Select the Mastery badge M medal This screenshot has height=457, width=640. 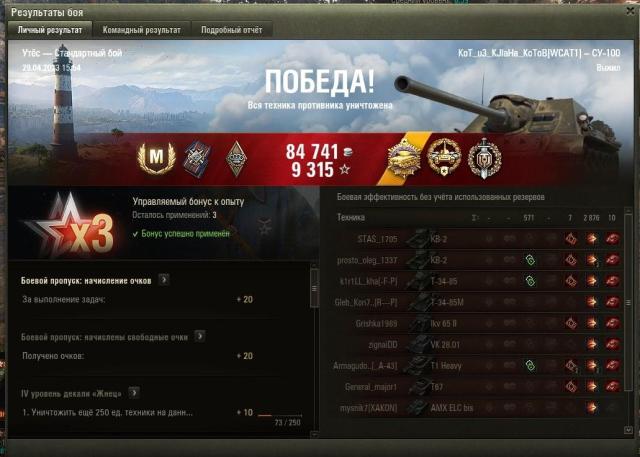(156, 155)
